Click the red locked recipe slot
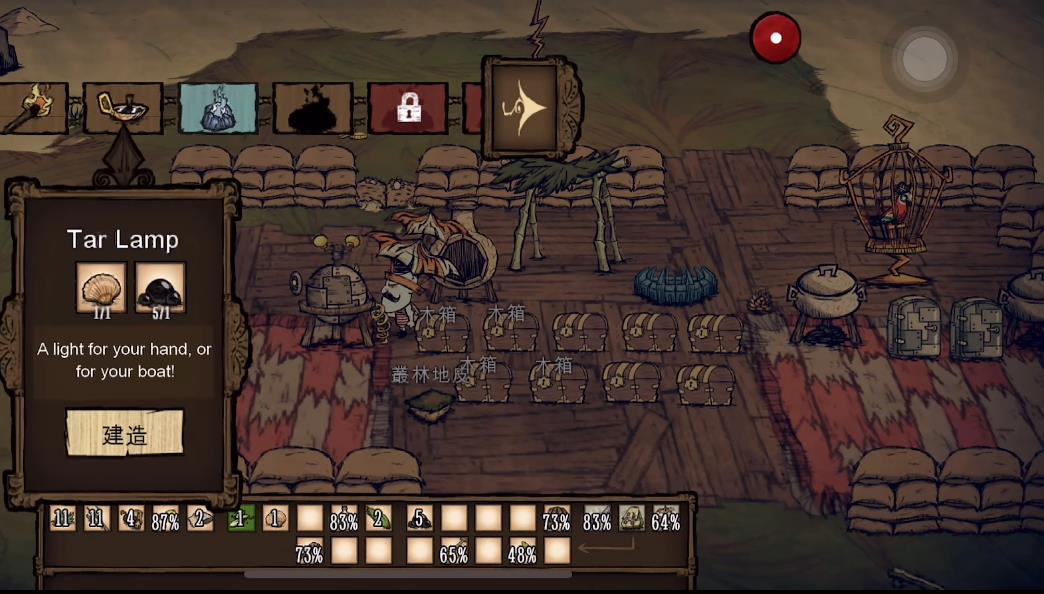This screenshot has height=594, width=1044. pos(407,108)
